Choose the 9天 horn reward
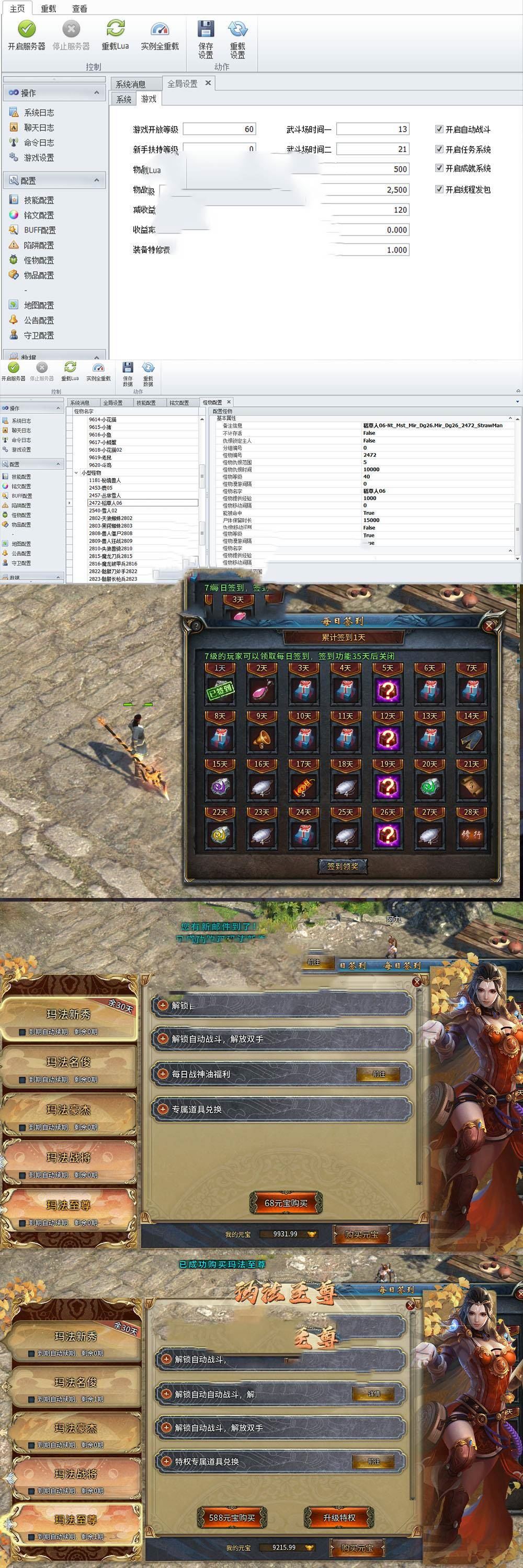Viewport: 523px width, 1568px height. tap(262, 737)
